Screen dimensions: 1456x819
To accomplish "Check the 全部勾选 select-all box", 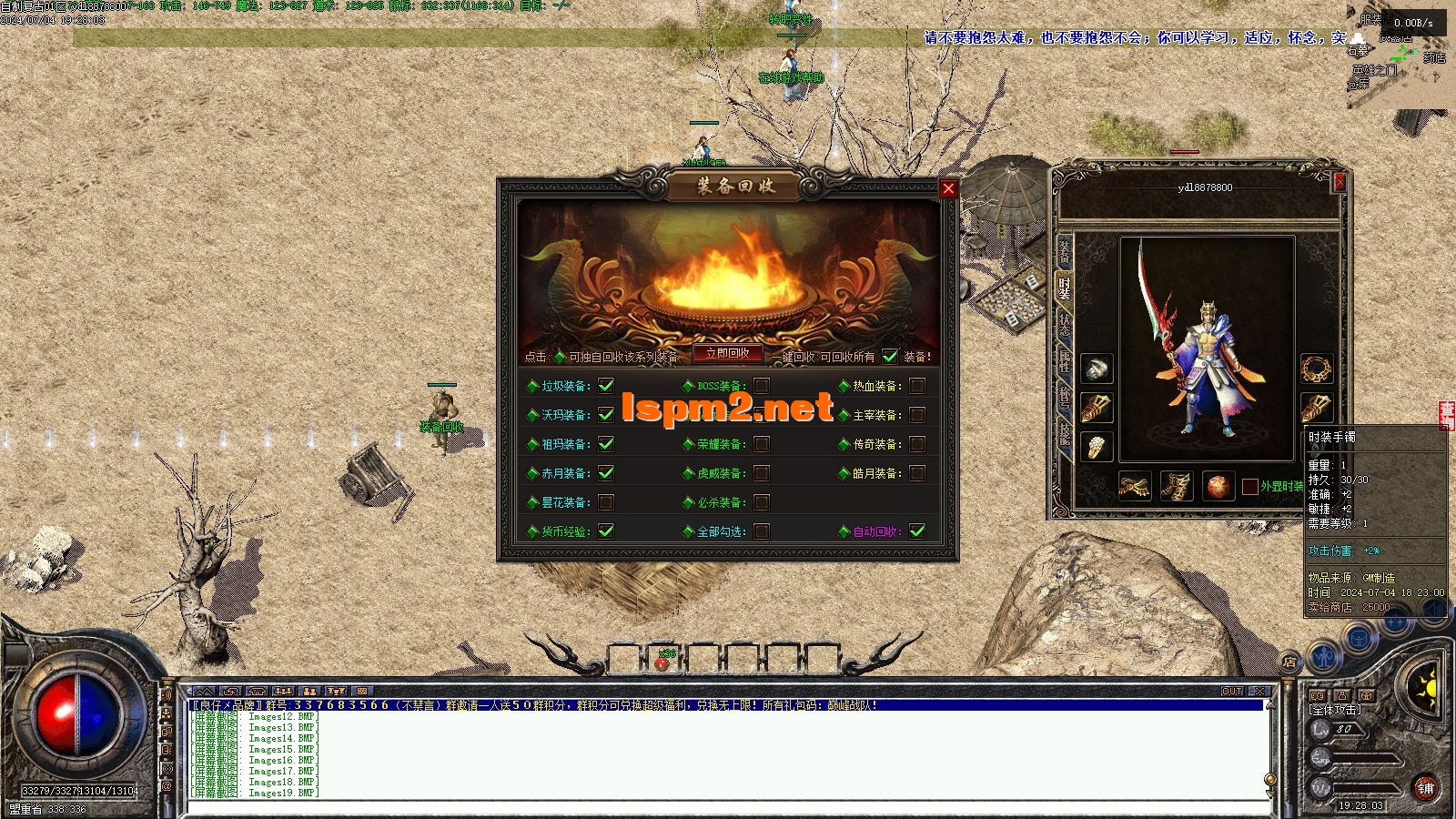I will coord(762,531).
